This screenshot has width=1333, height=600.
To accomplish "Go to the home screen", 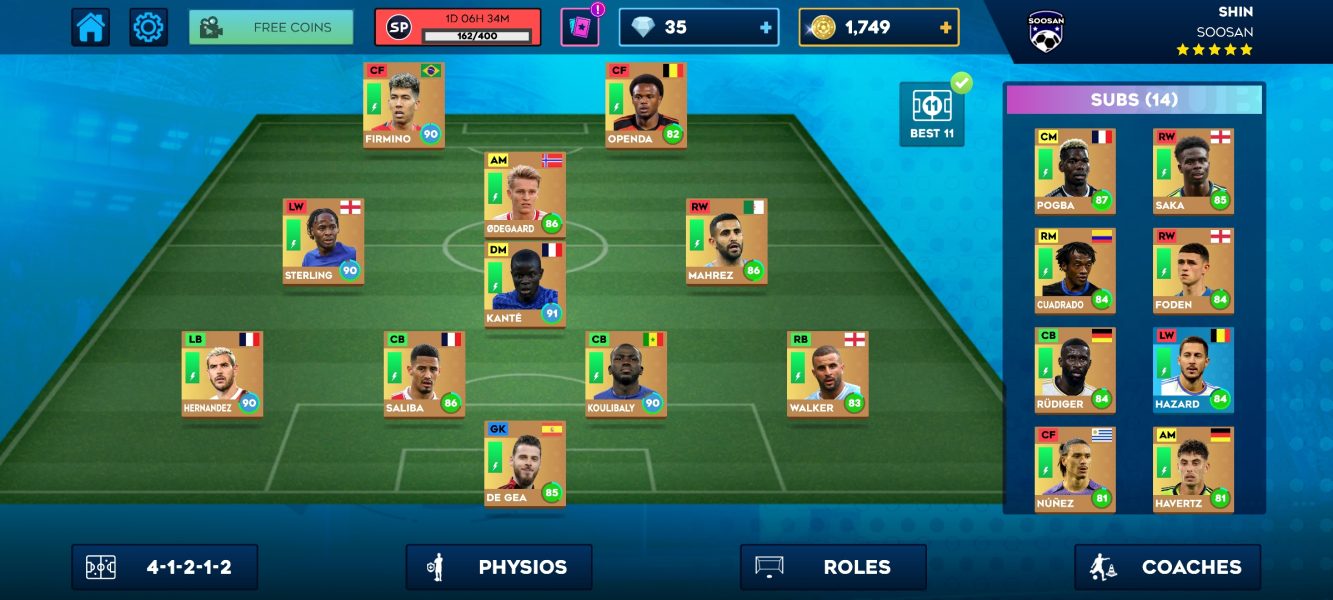I will pyautogui.click(x=90, y=27).
